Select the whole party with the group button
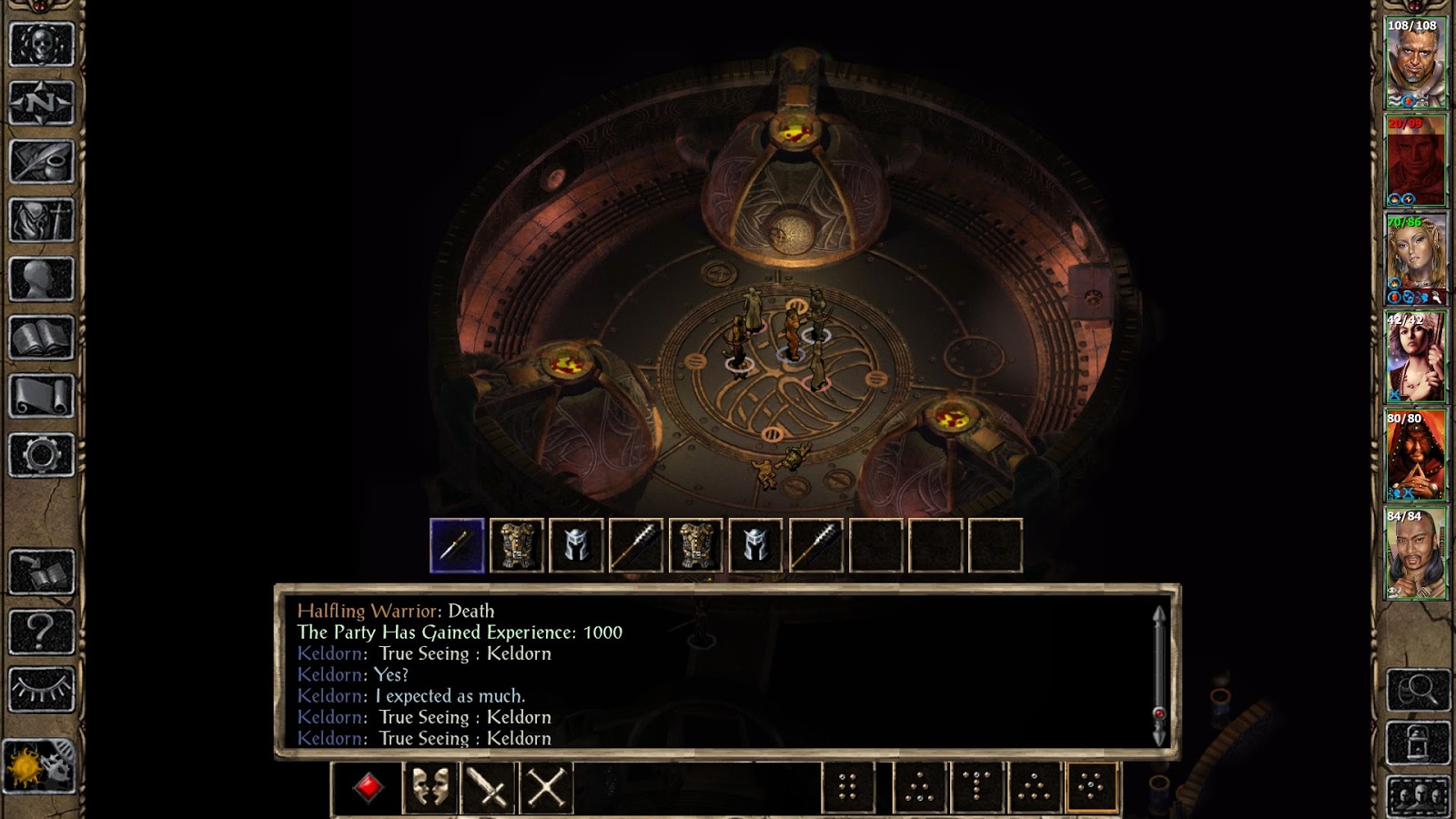Viewport: 1456px width, 819px height. click(1418, 795)
